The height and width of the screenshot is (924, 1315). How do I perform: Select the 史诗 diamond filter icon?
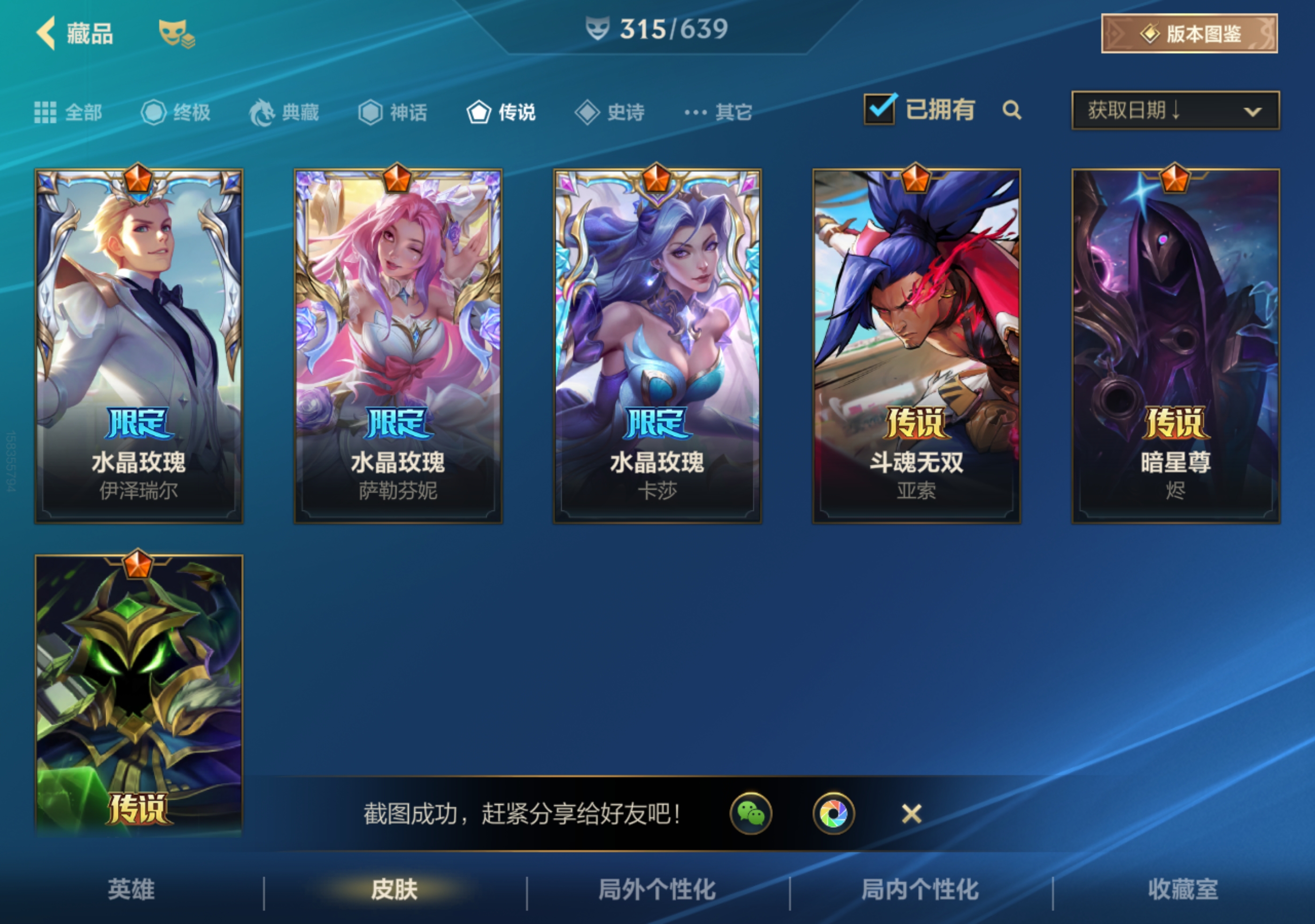pyautogui.click(x=587, y=112)
